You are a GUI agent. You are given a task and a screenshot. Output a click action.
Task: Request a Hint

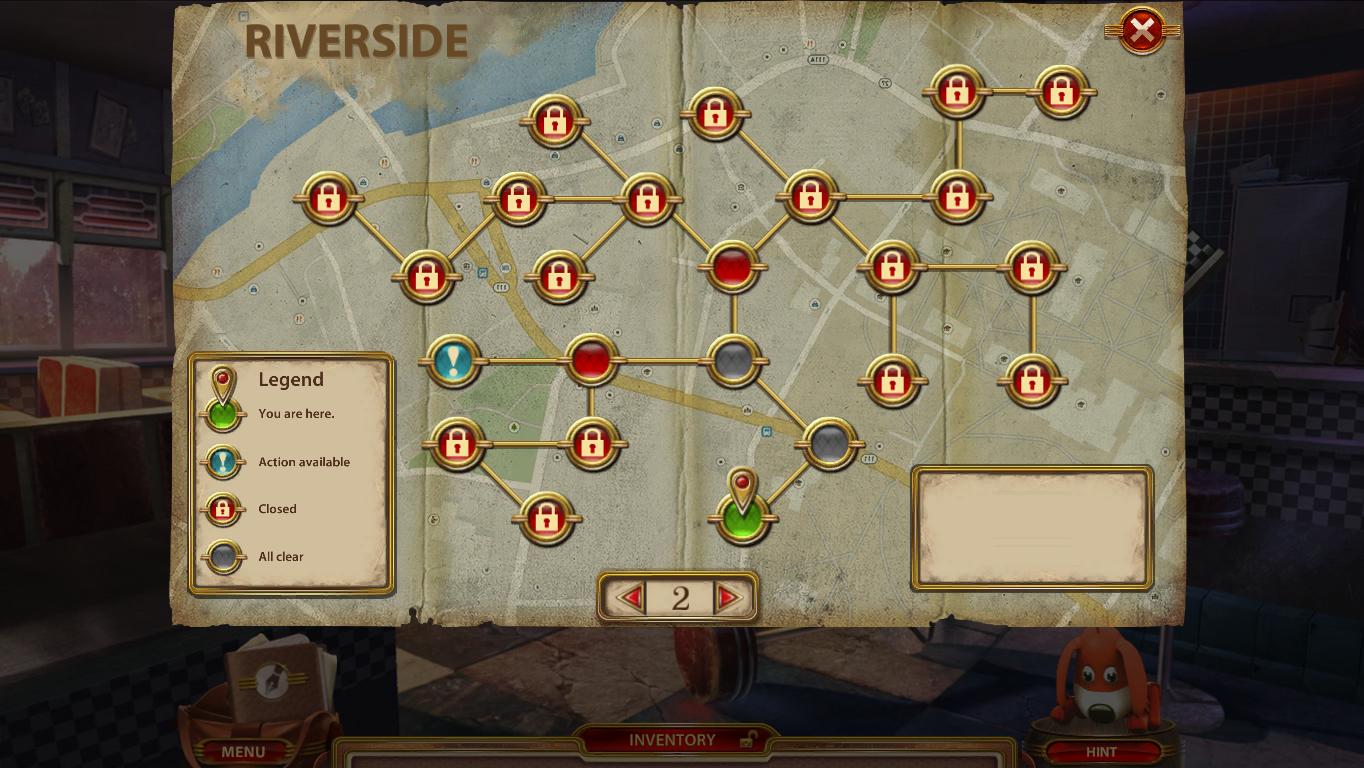(1100, 751)
